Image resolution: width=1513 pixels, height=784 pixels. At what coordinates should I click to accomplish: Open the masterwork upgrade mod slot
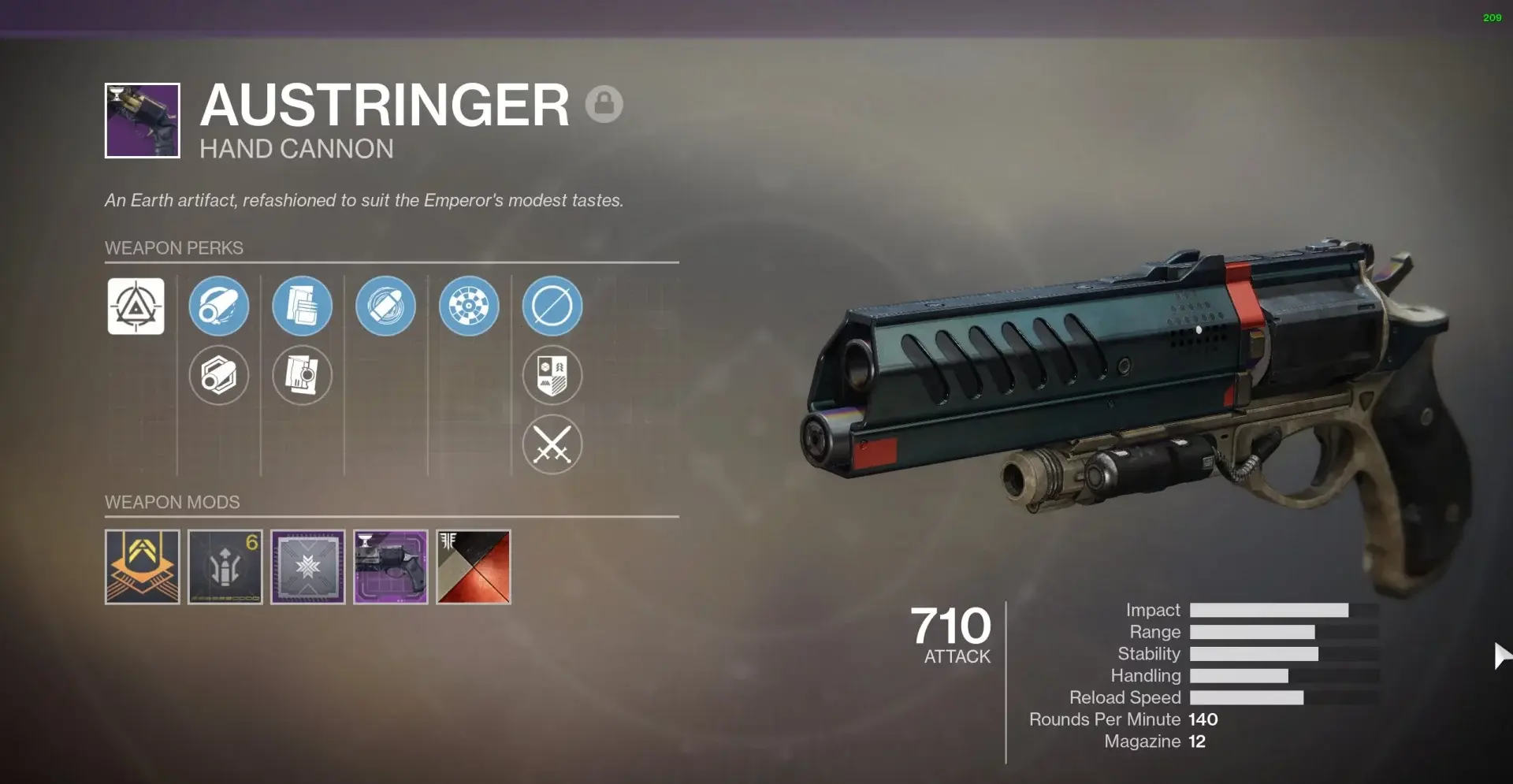pos(307,567)
